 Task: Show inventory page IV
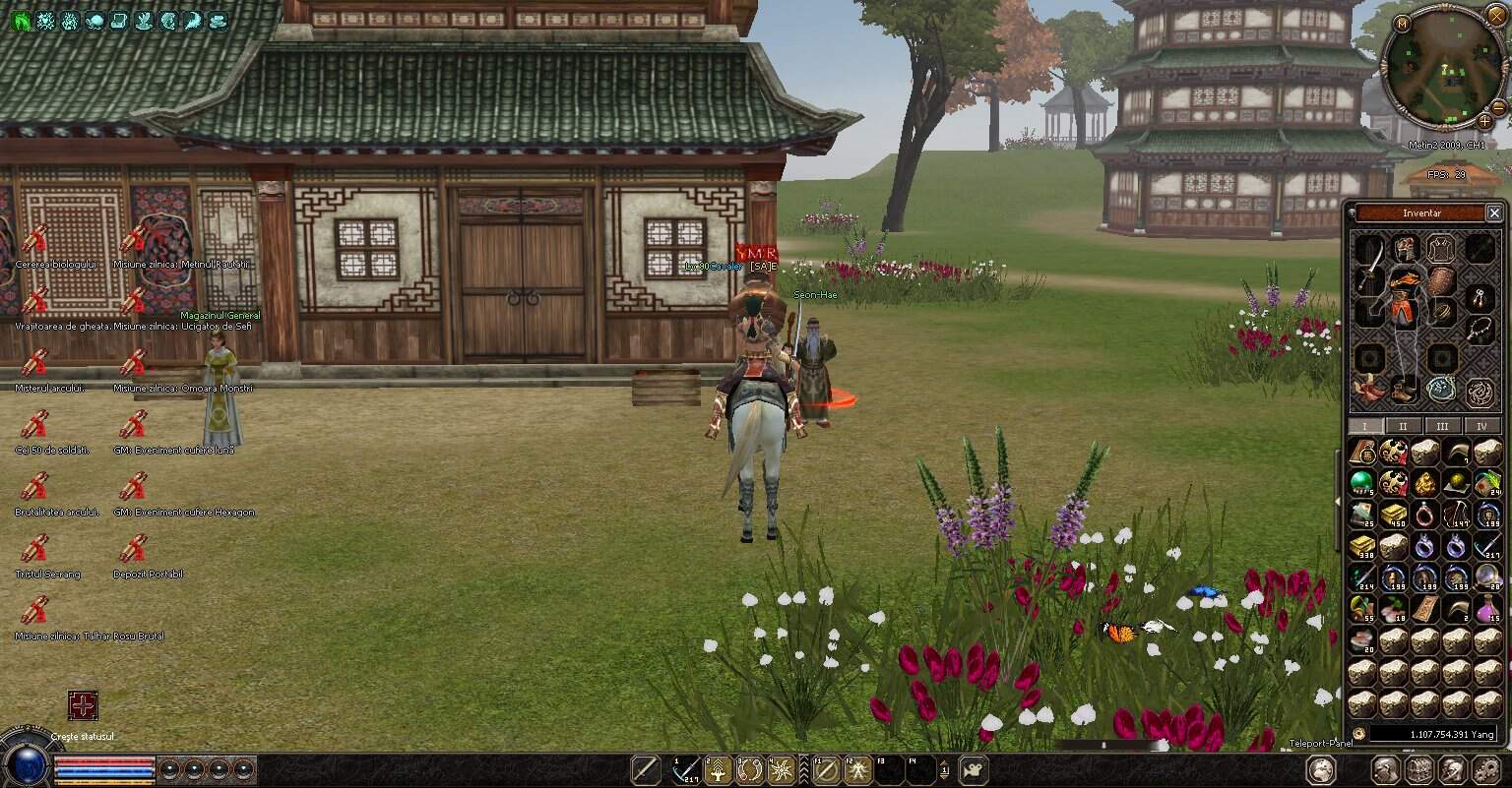pyautogui.click(x=1481, y=426)
